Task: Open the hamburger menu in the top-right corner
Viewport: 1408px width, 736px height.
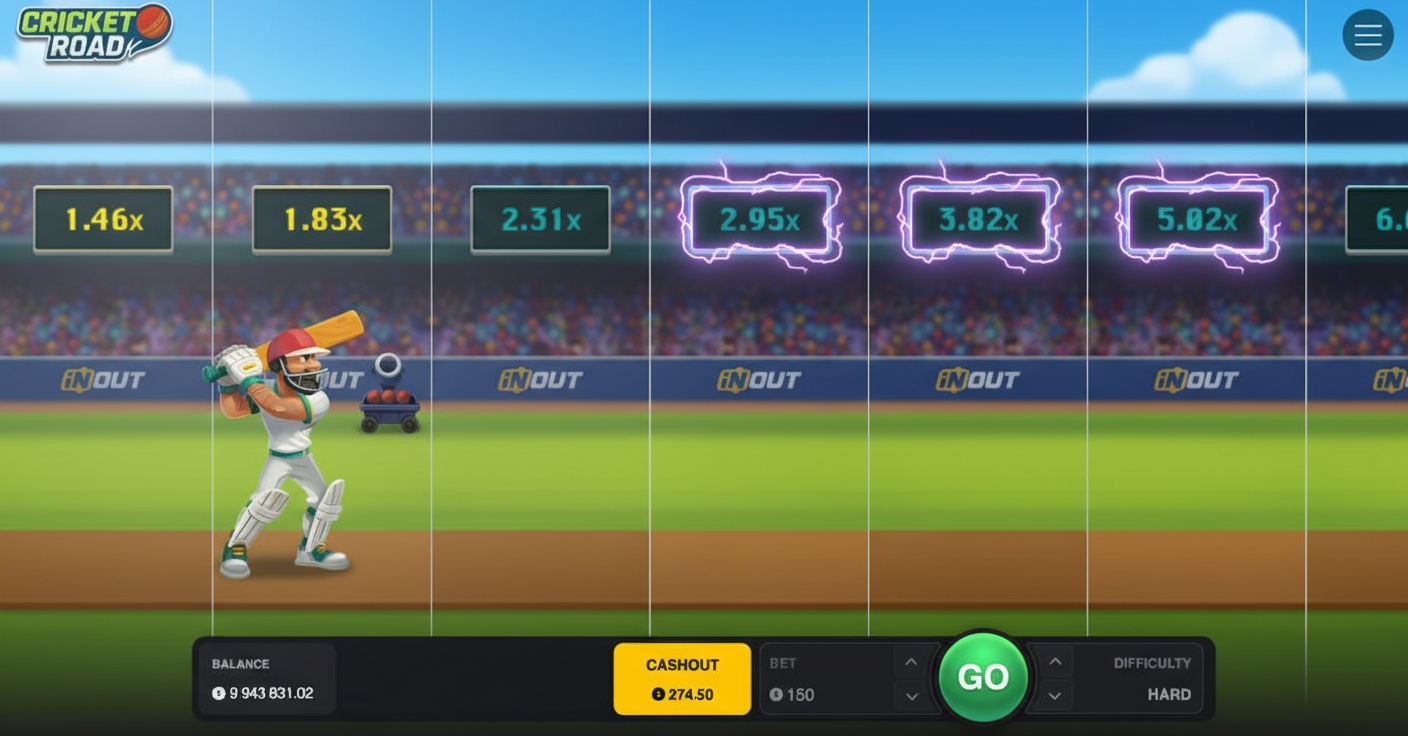Action: (x=1368, y=34)
